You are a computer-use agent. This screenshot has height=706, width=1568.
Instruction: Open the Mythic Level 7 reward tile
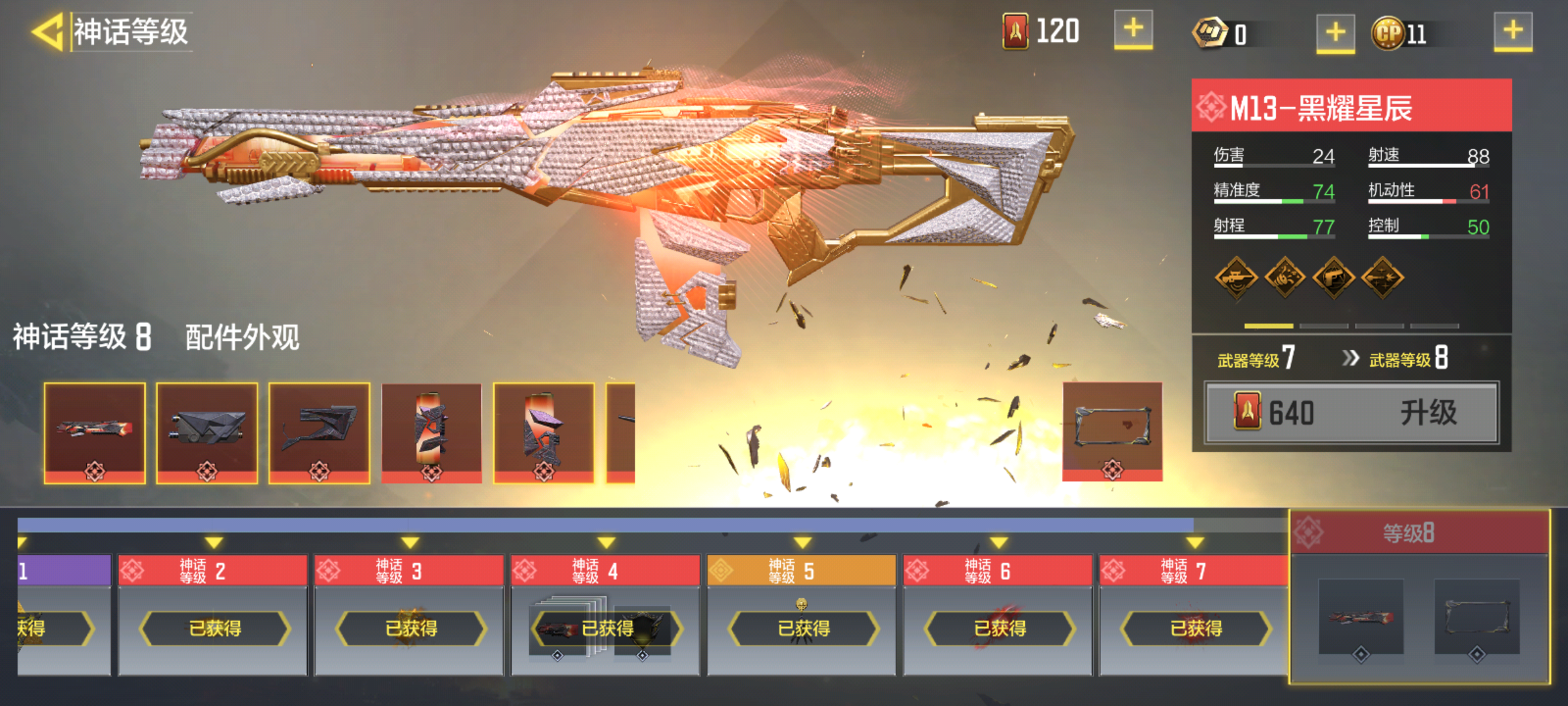coord(1194,614)
